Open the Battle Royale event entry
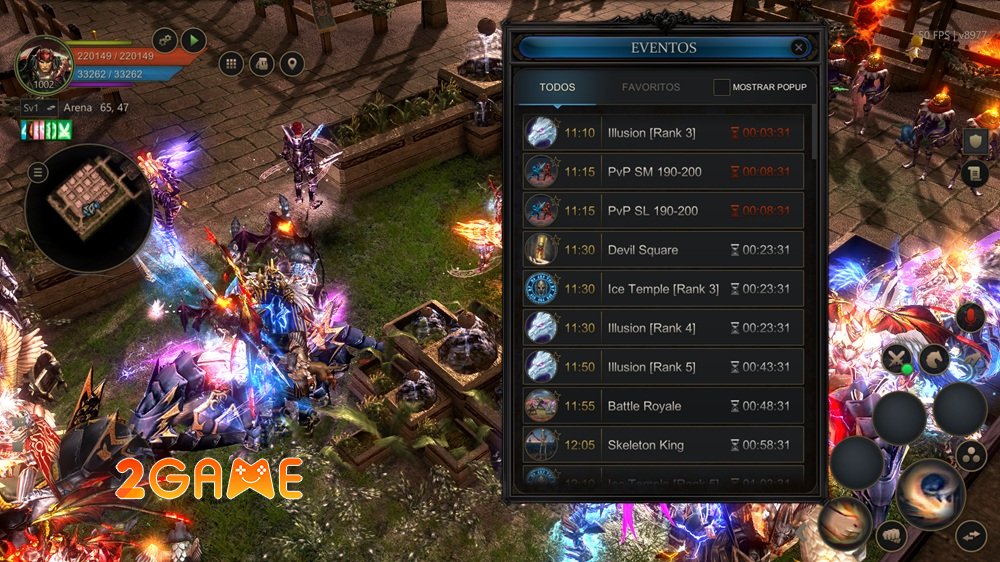Viewport: 1000px width, 562px height. (663, 406)
